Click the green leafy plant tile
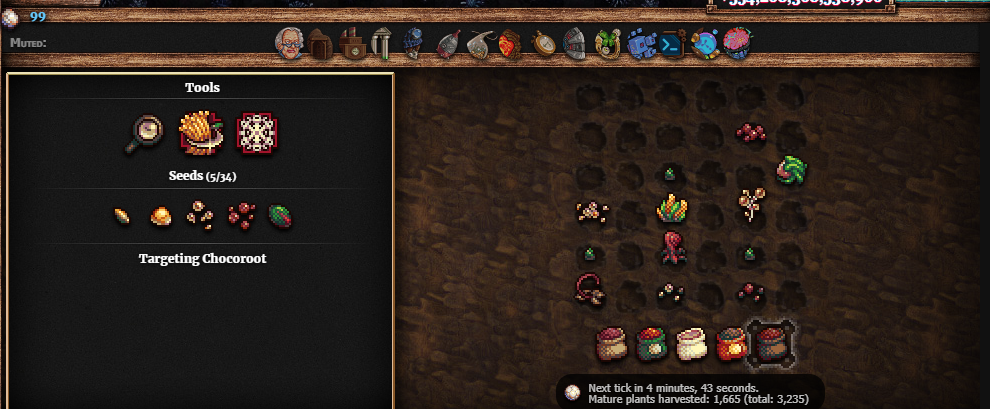Screen dimensions: 990x409 pyautogui.click(x=791, y=170)
